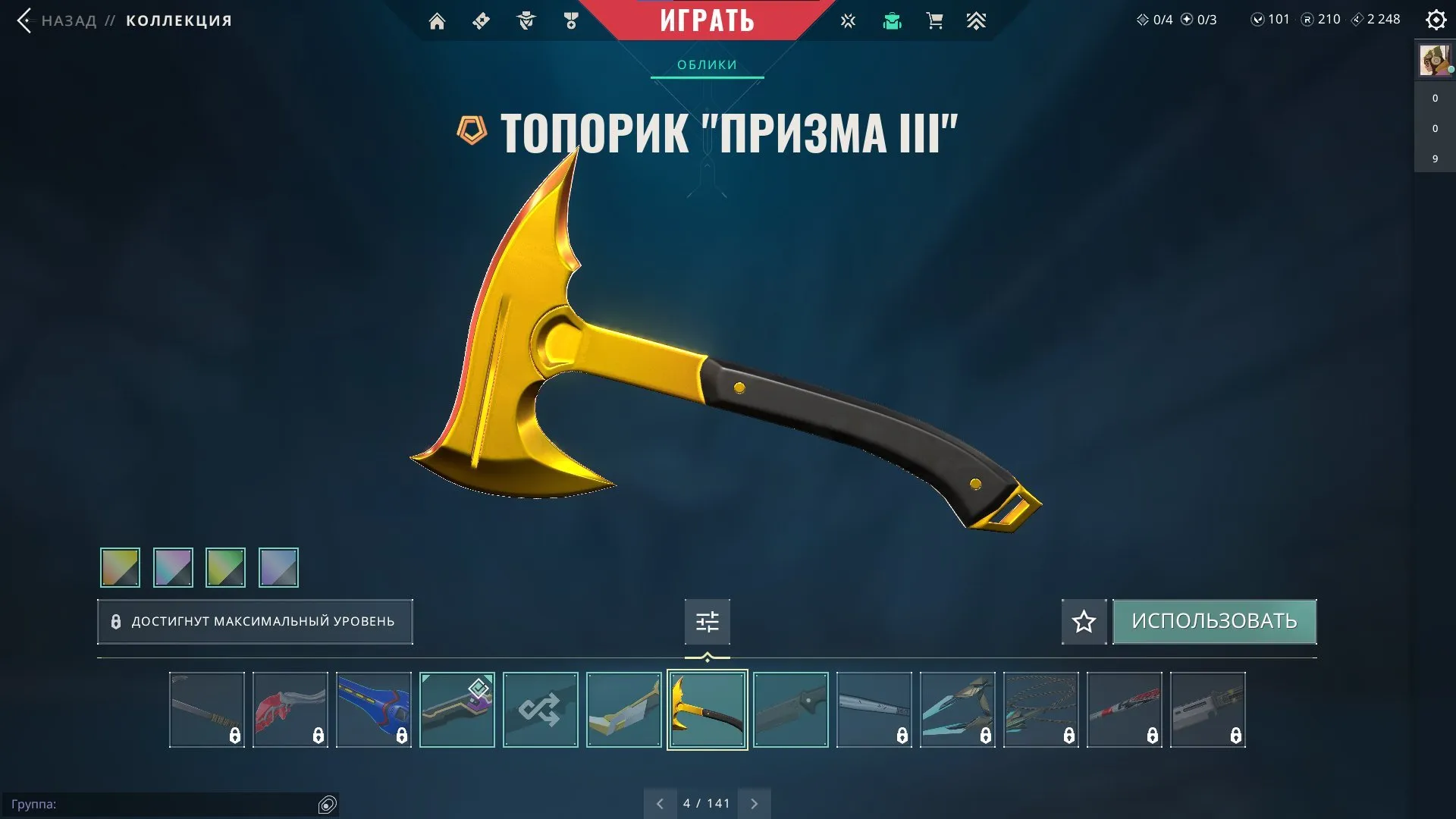Open the Home screen icon
1456x819 pixels.
(x=437, y=20)
